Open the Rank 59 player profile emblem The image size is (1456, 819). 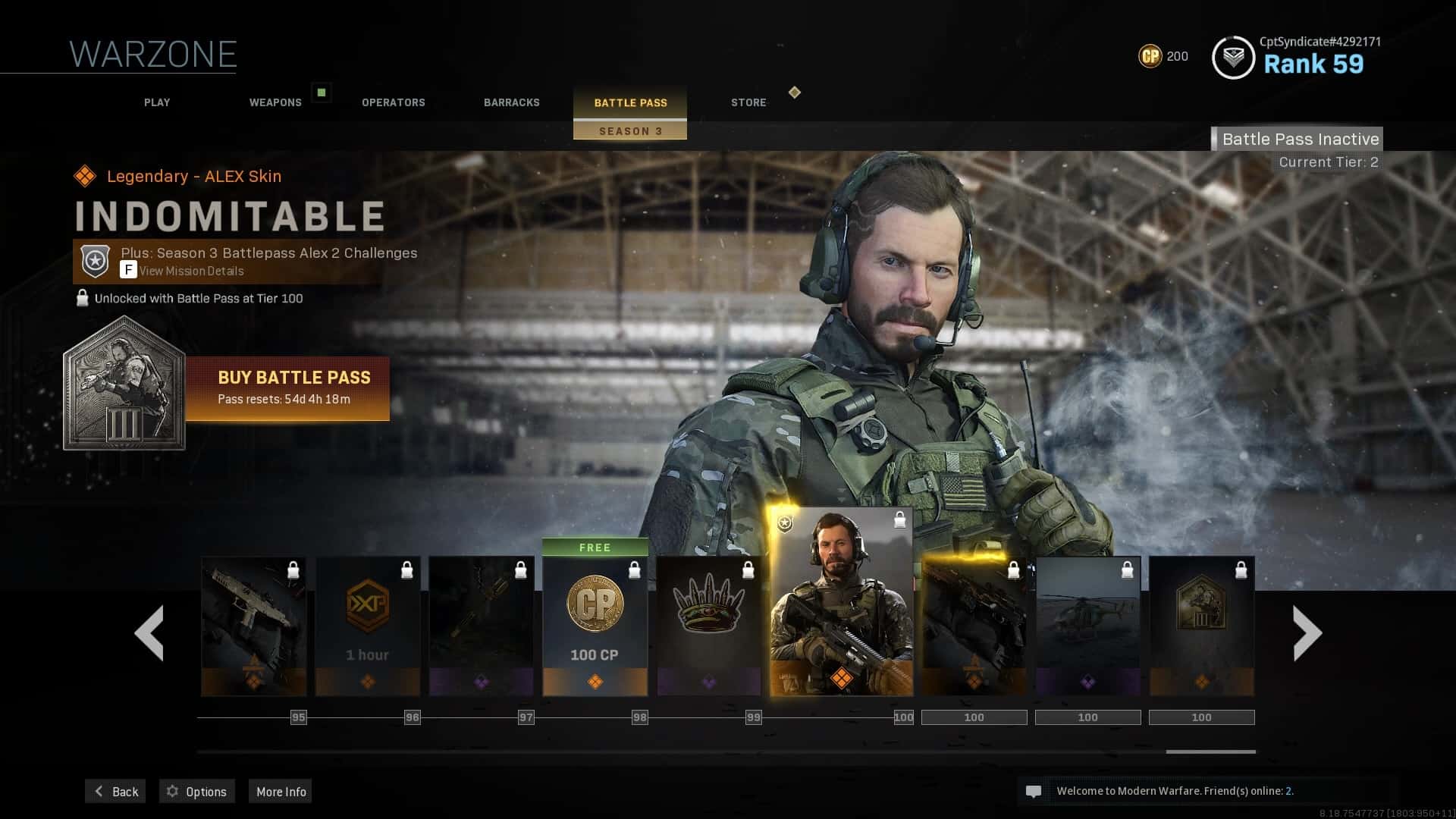click(x=1234, y=56)
